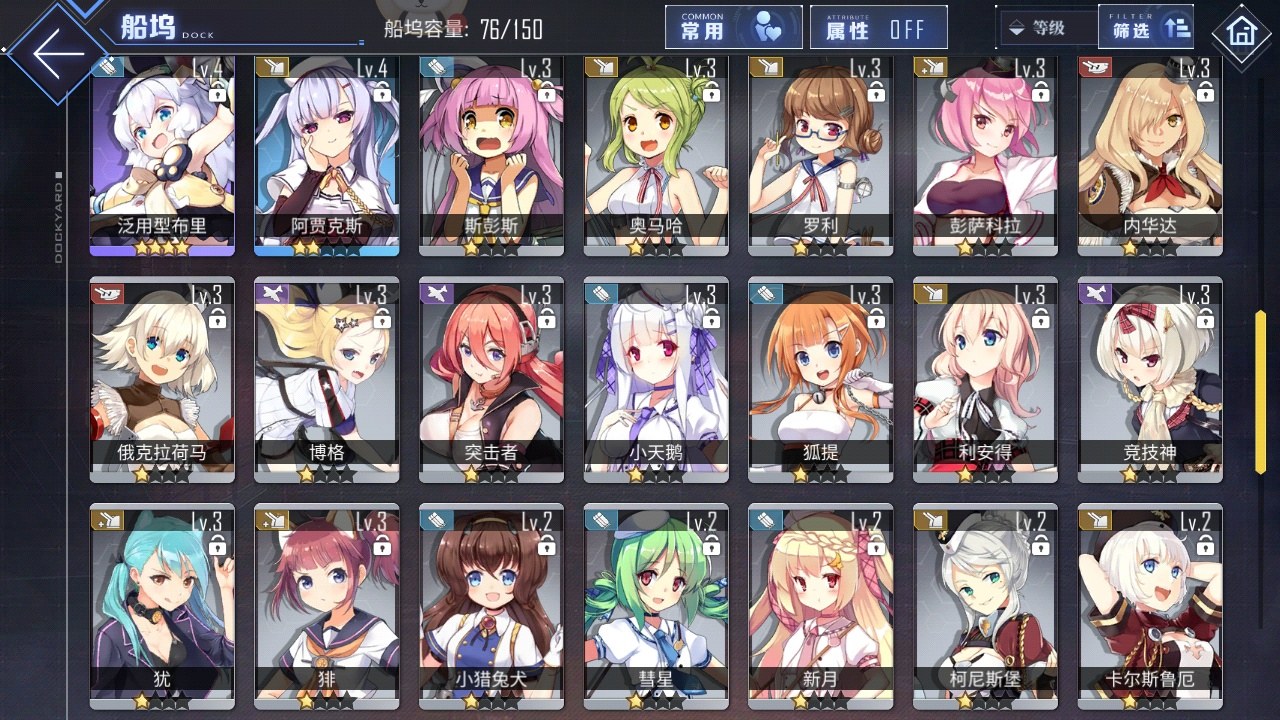Choose the 阿贾克斯 ship card

[x=326, y=155]
